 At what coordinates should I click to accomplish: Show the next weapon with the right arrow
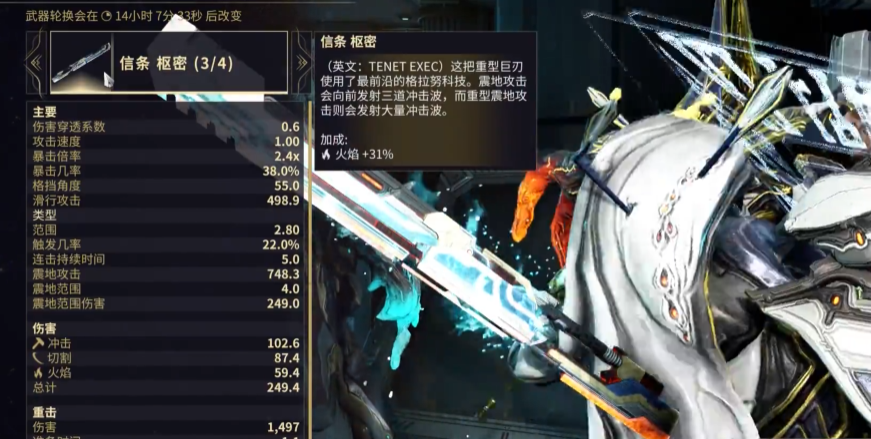pos(302,62)
